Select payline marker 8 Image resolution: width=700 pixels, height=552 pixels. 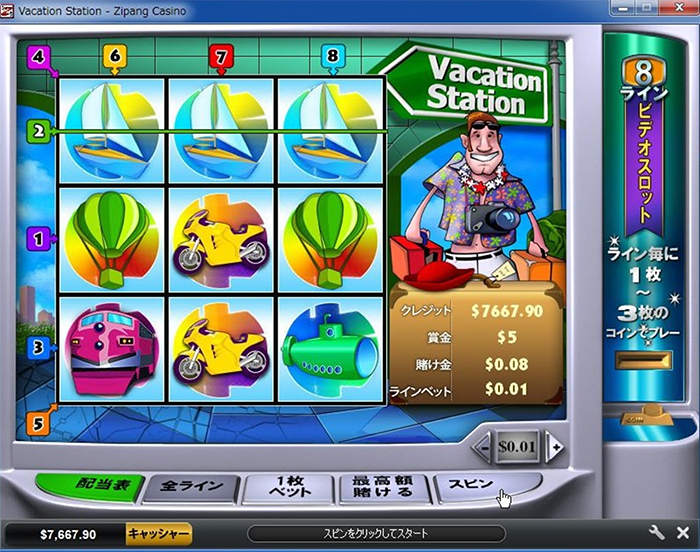[x=332, y=57]
